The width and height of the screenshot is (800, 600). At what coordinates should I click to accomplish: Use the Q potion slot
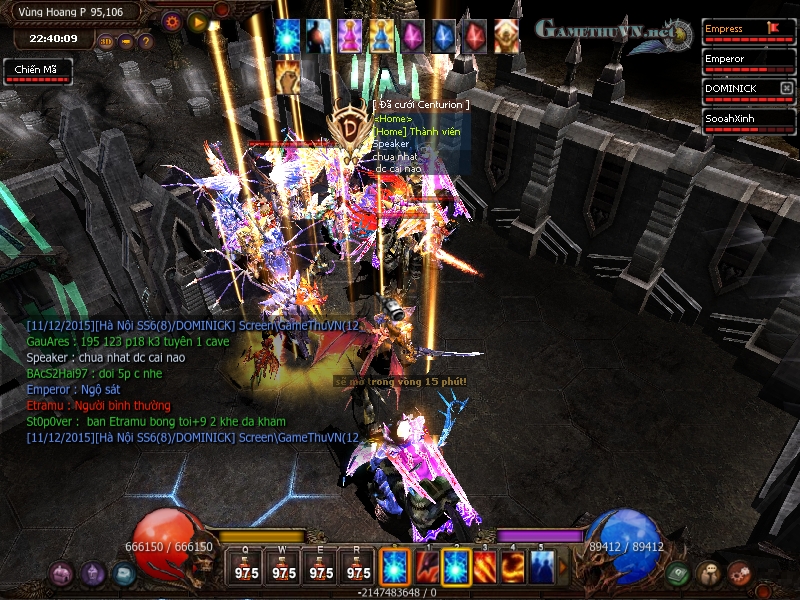coord(246,567)
